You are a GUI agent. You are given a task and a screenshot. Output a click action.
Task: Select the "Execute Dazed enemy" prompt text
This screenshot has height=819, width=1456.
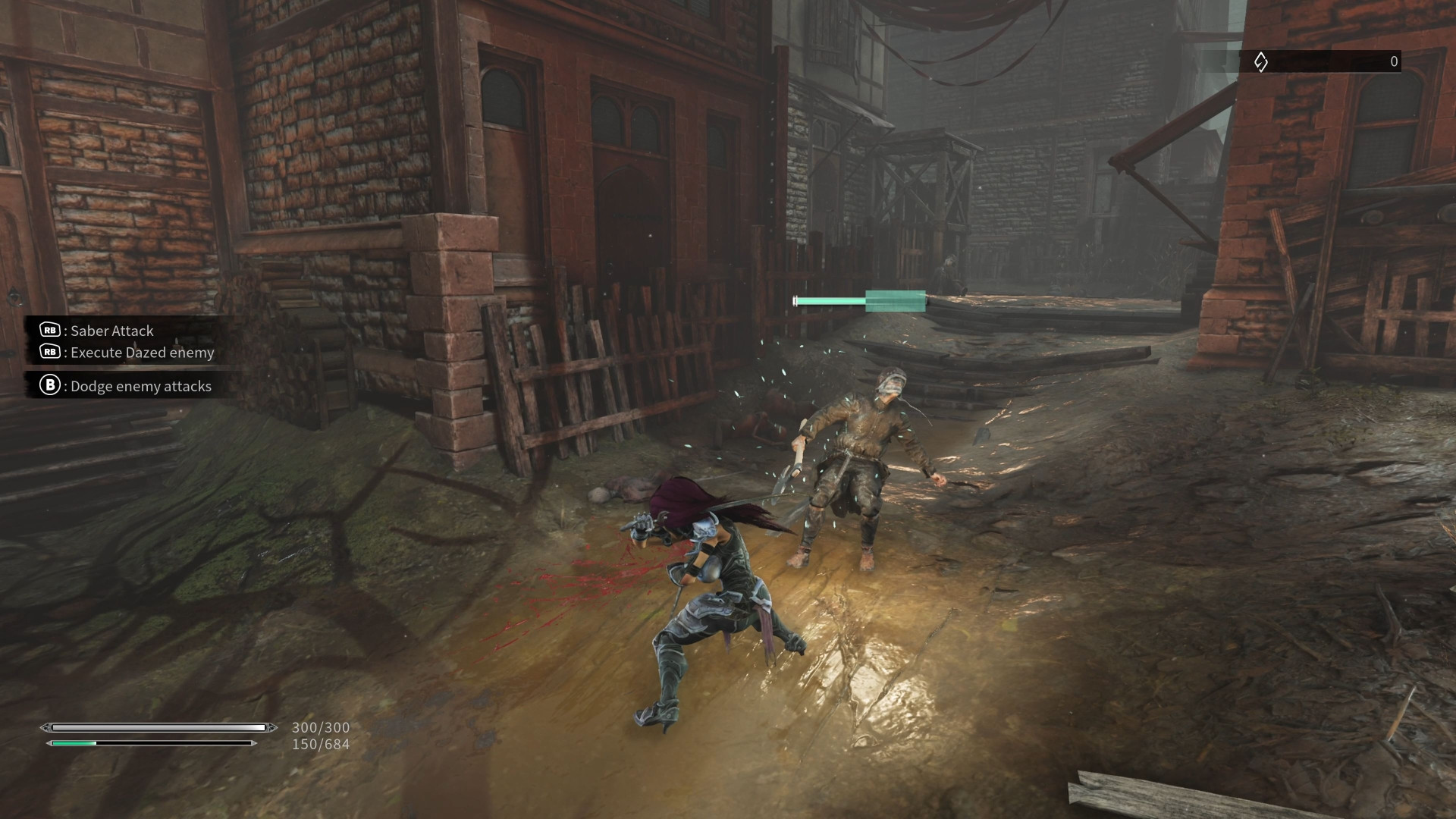pyautogui.click(x=142, y=353)
